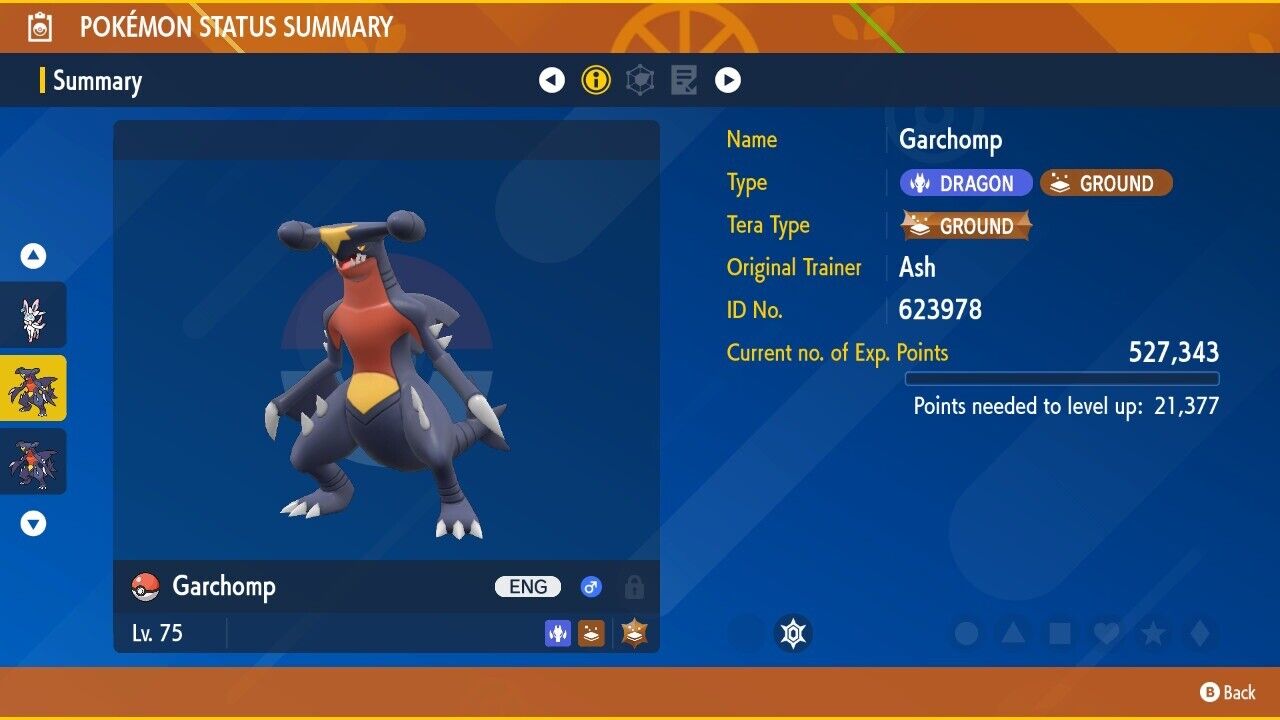The width and height of the screenshot is (1280, 720).
Task: Switch to the hexagon stats tab
Action: (640, 80)
